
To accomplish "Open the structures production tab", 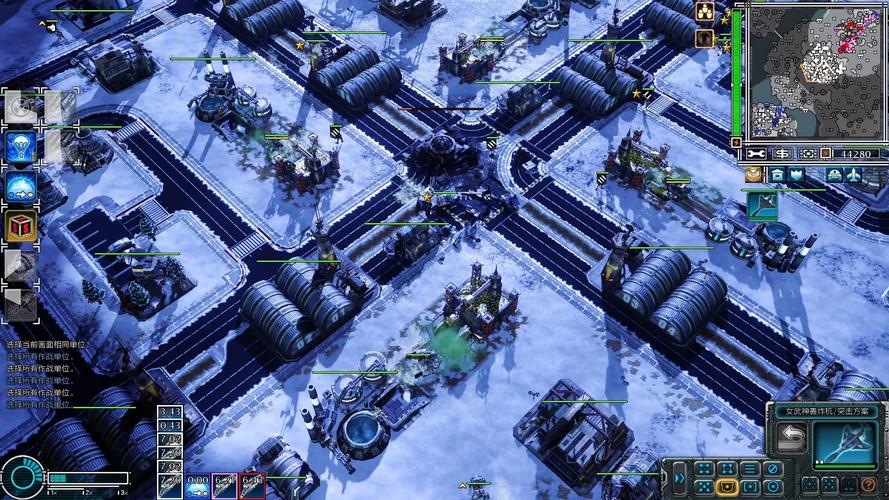I will point(777,175).
